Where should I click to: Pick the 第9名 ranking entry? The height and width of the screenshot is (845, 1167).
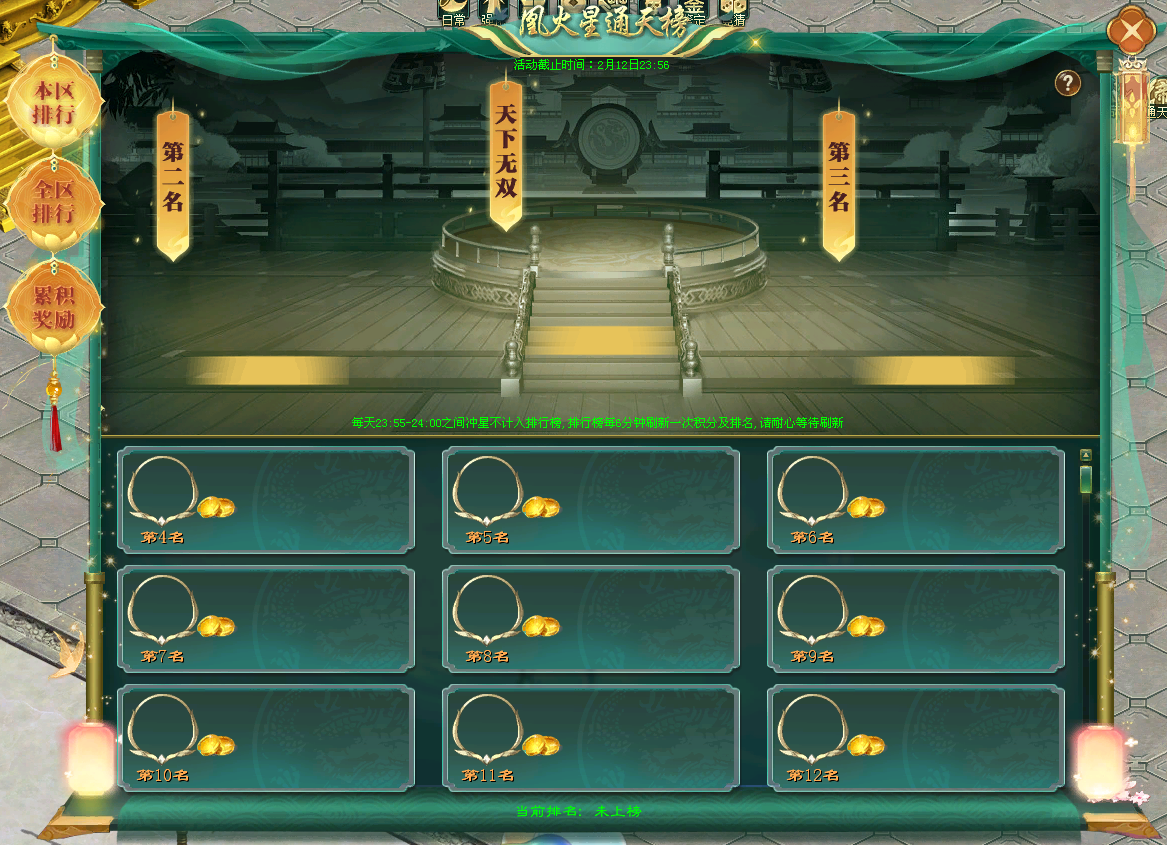915,618
